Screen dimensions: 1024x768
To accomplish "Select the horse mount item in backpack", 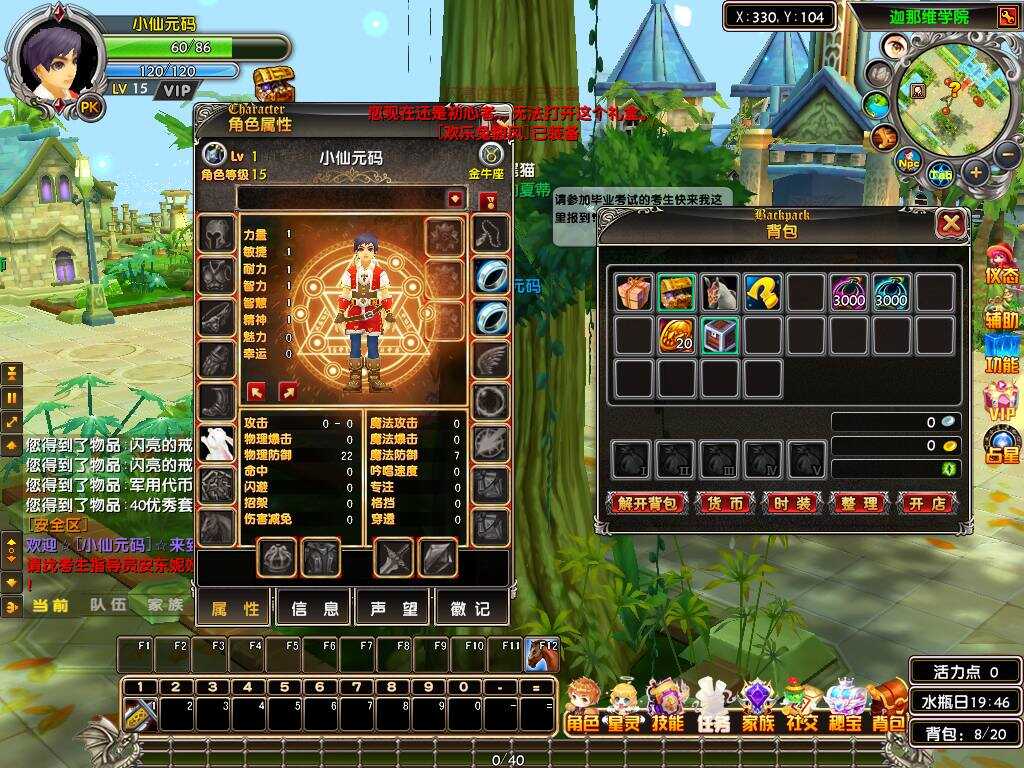I will pos(719,292).
